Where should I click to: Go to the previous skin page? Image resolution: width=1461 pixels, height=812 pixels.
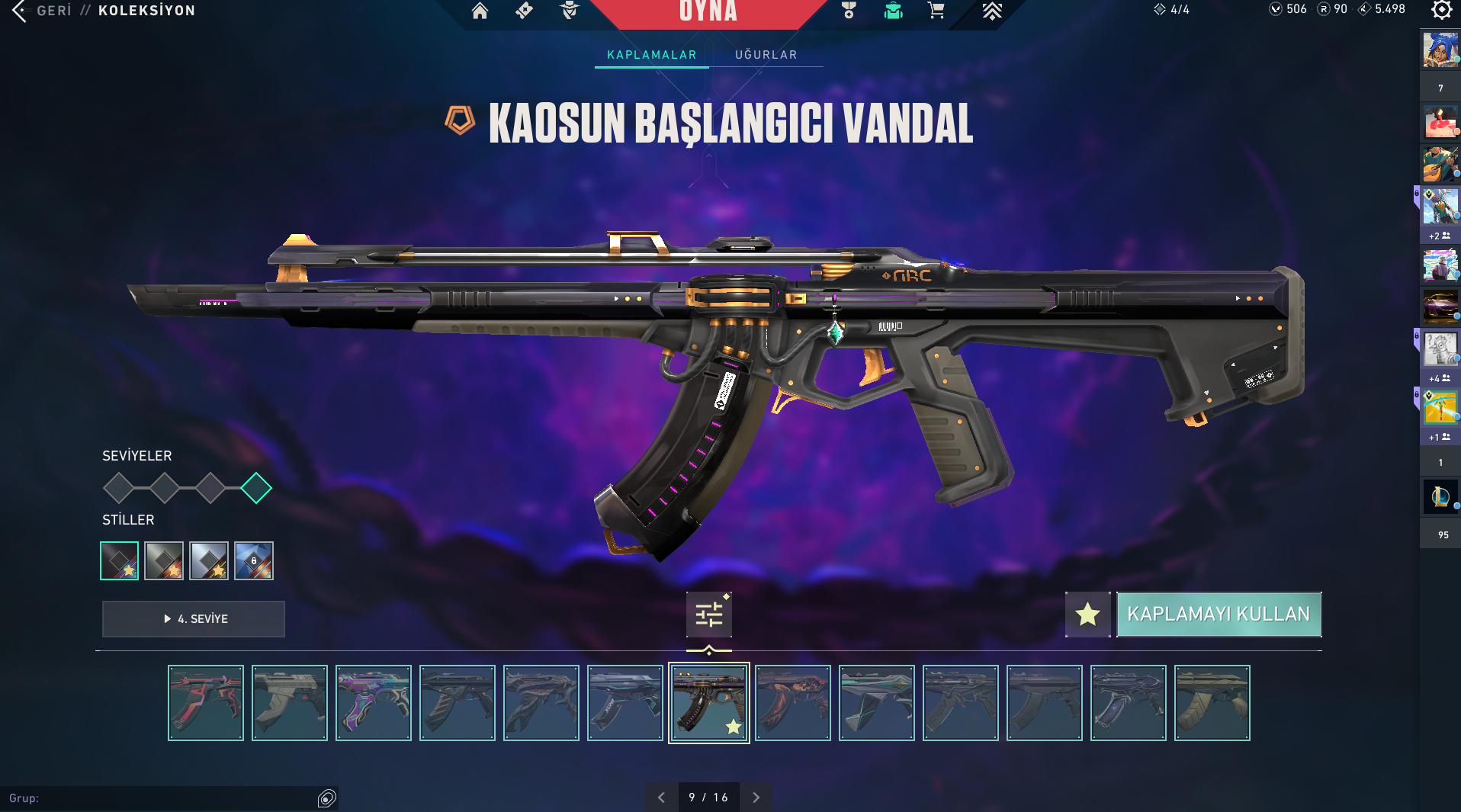point(661,798)
